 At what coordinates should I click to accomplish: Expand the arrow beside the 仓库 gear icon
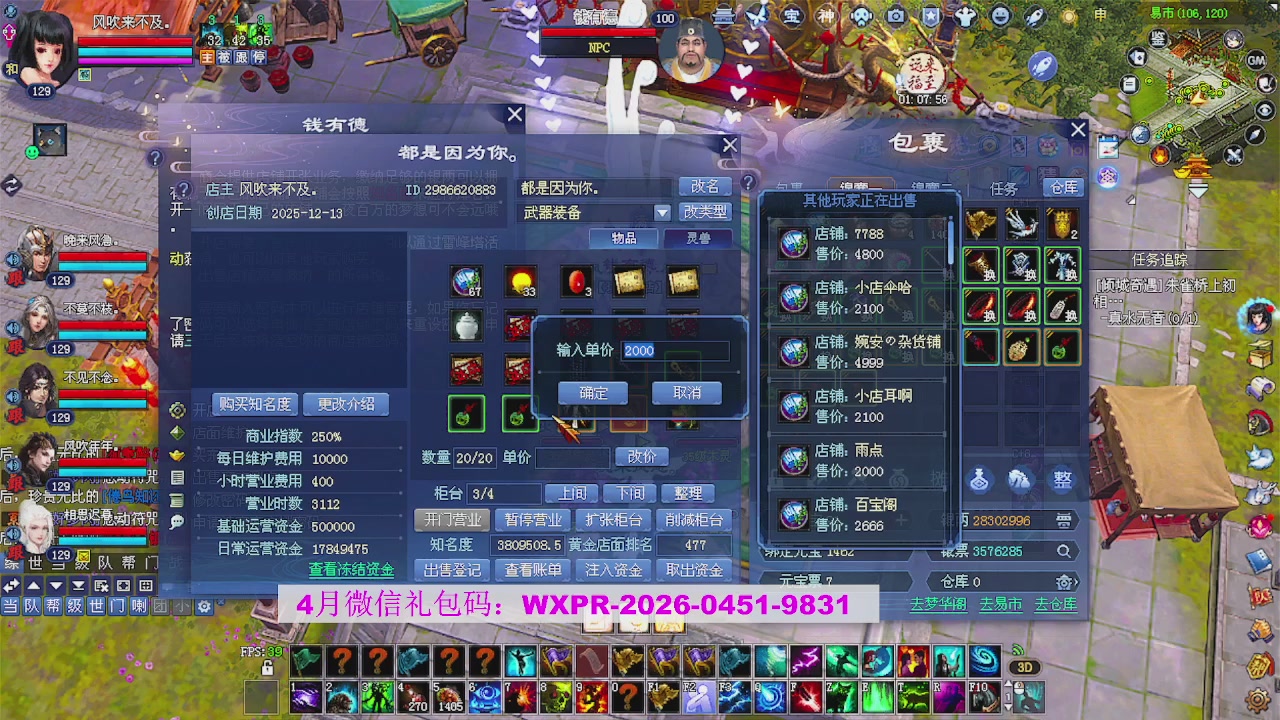coord(1076,582)
